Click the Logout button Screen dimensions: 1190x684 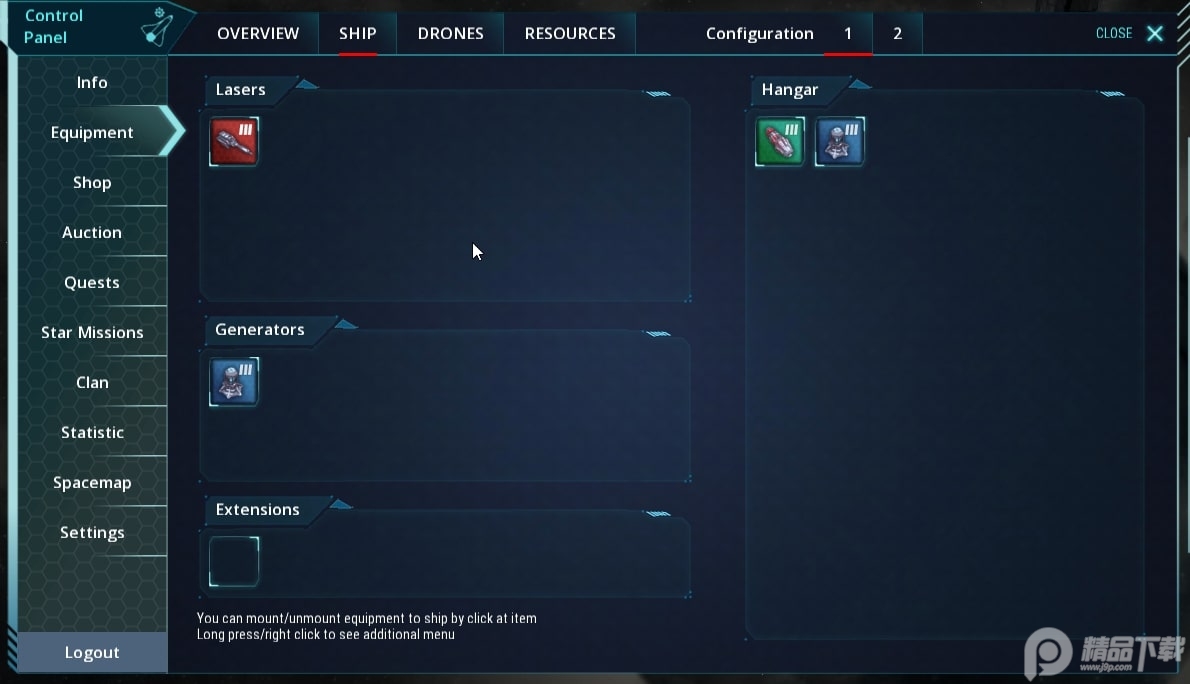click(92, 652)
